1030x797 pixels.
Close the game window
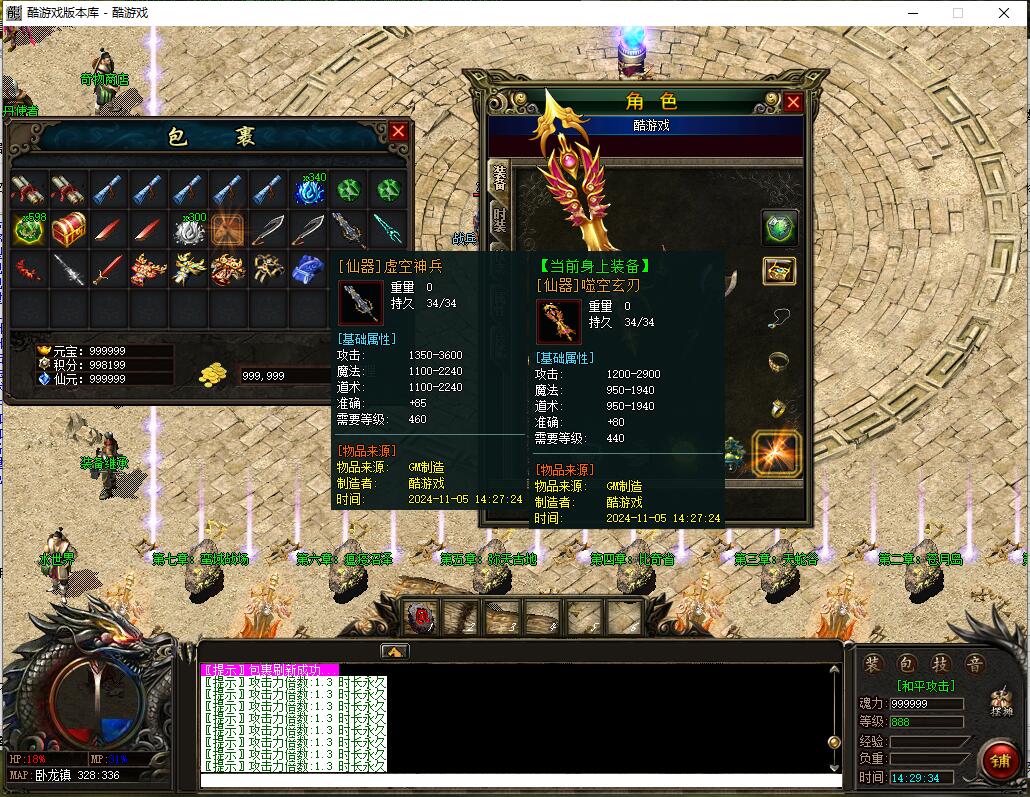tap(1004, 13)
